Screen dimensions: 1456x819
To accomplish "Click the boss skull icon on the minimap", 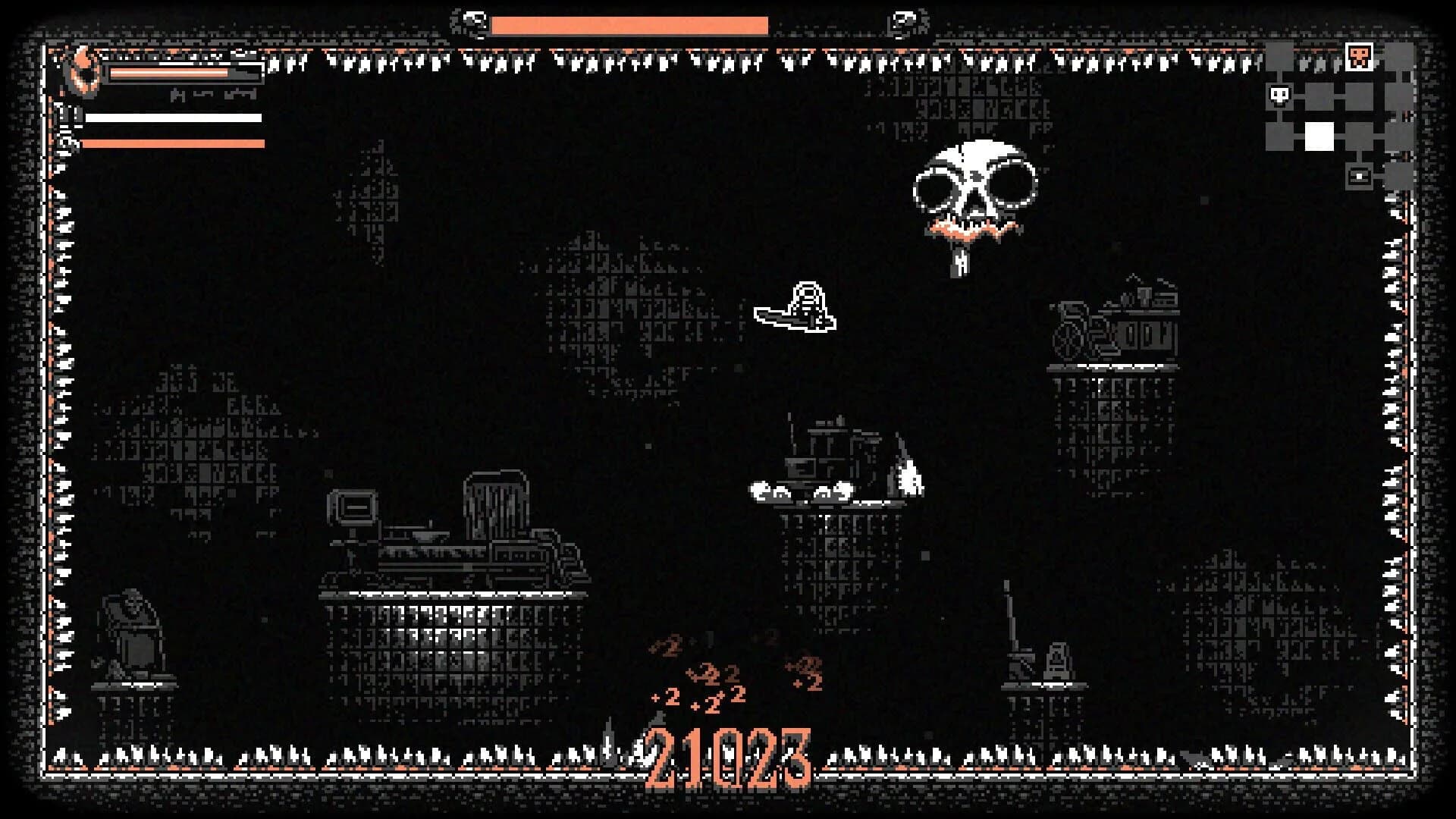I will (x=1360, y=56).
